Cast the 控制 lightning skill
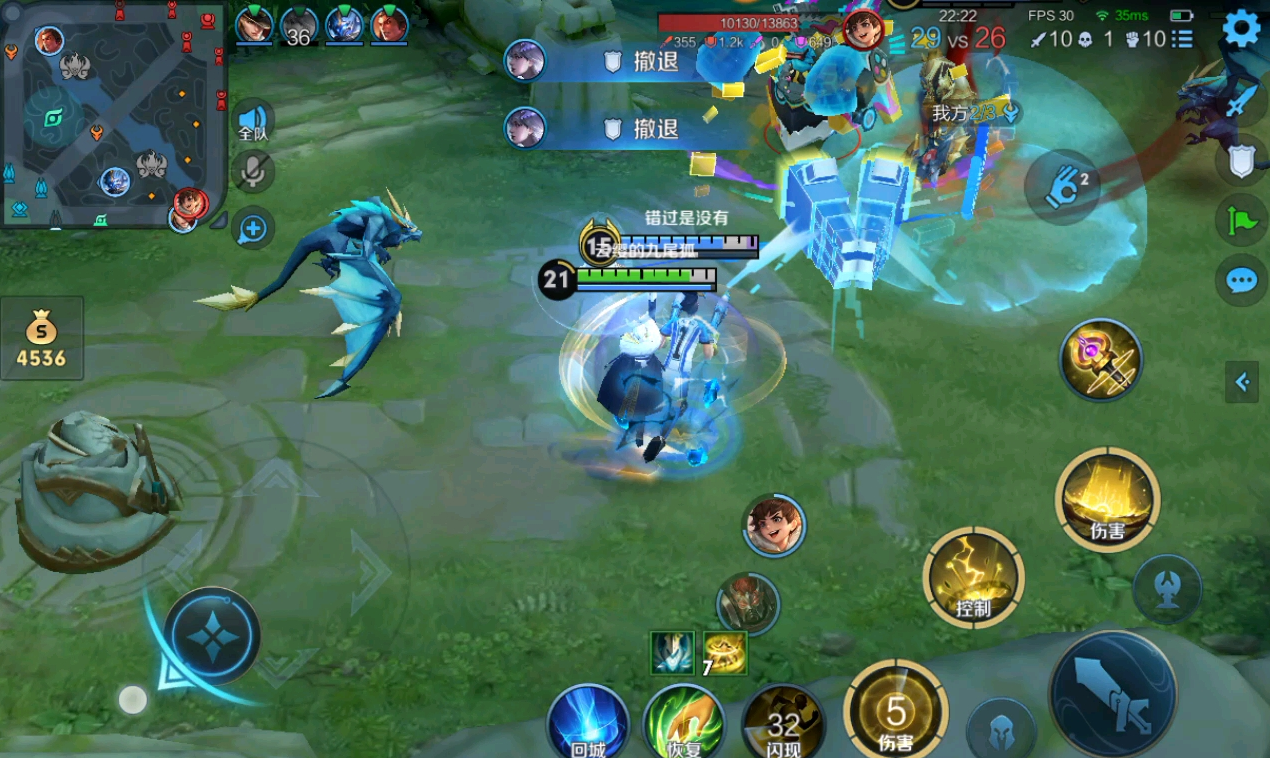This screenshot has width=1270, height=758. coord(973,578)
